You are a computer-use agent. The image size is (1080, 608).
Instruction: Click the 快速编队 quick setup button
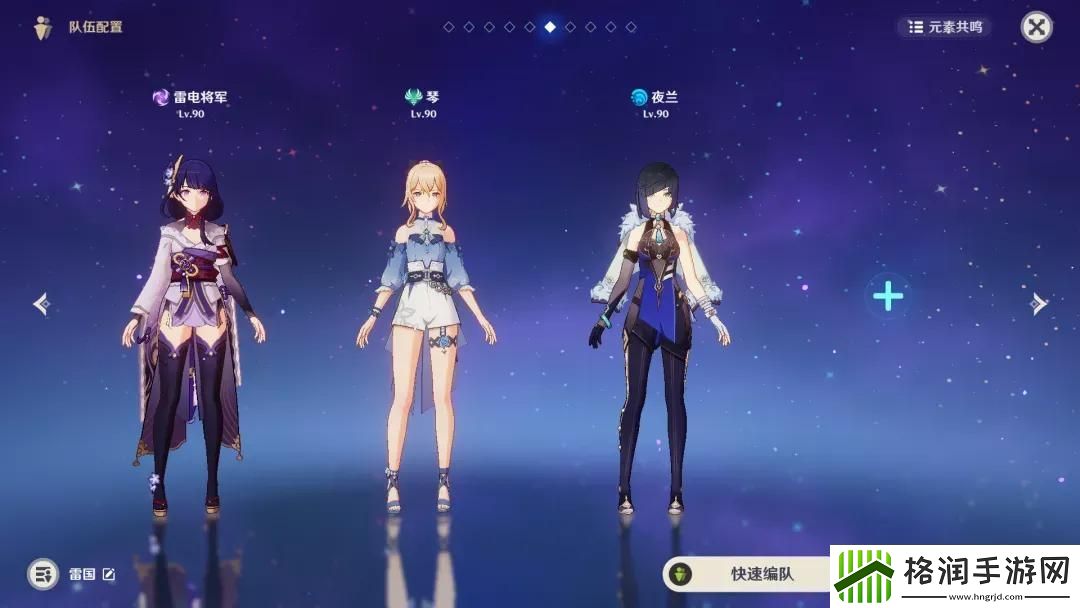click(750, 574)
